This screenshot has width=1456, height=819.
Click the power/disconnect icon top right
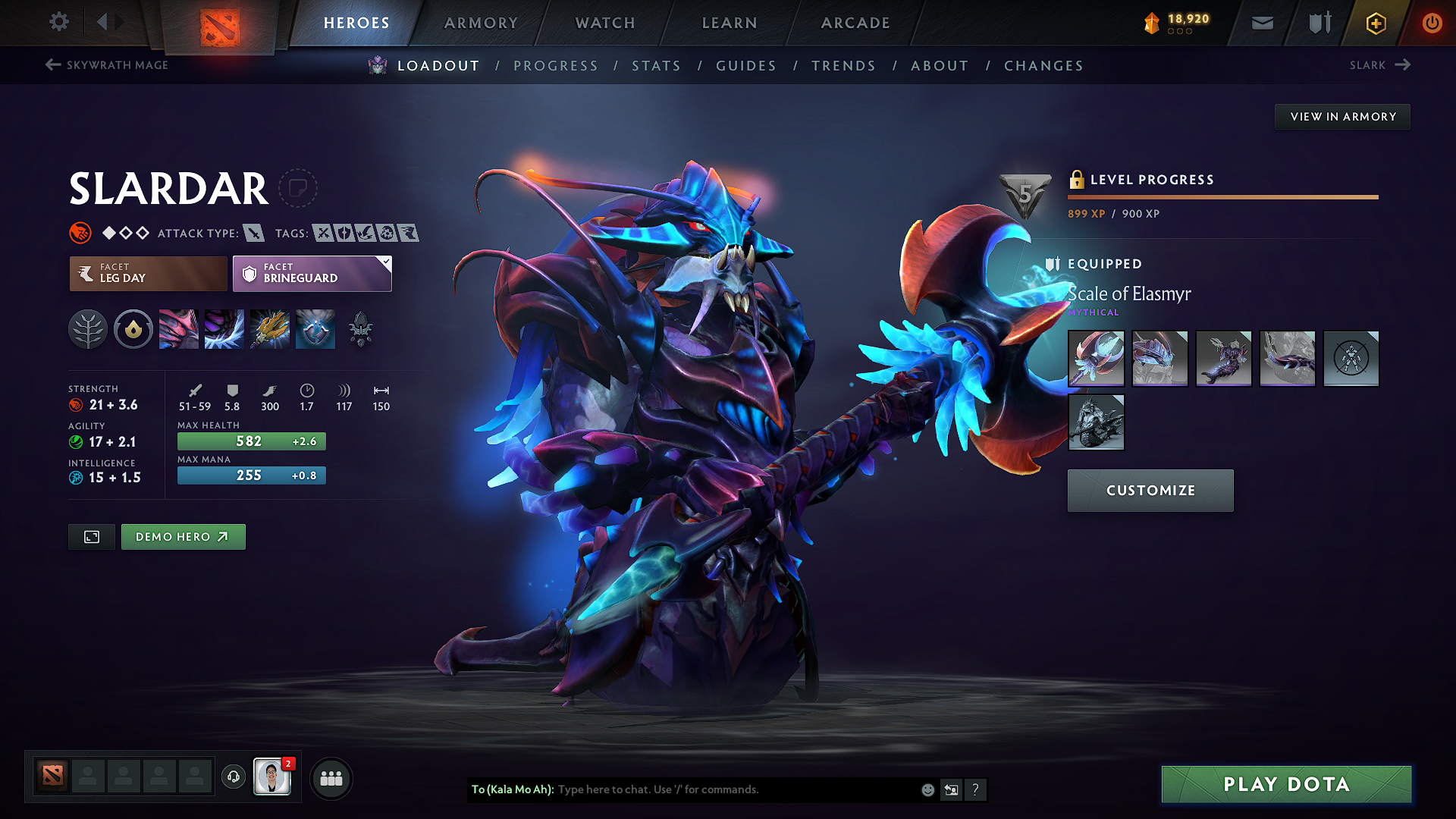pyautogui.click(x=1432, y=23)
